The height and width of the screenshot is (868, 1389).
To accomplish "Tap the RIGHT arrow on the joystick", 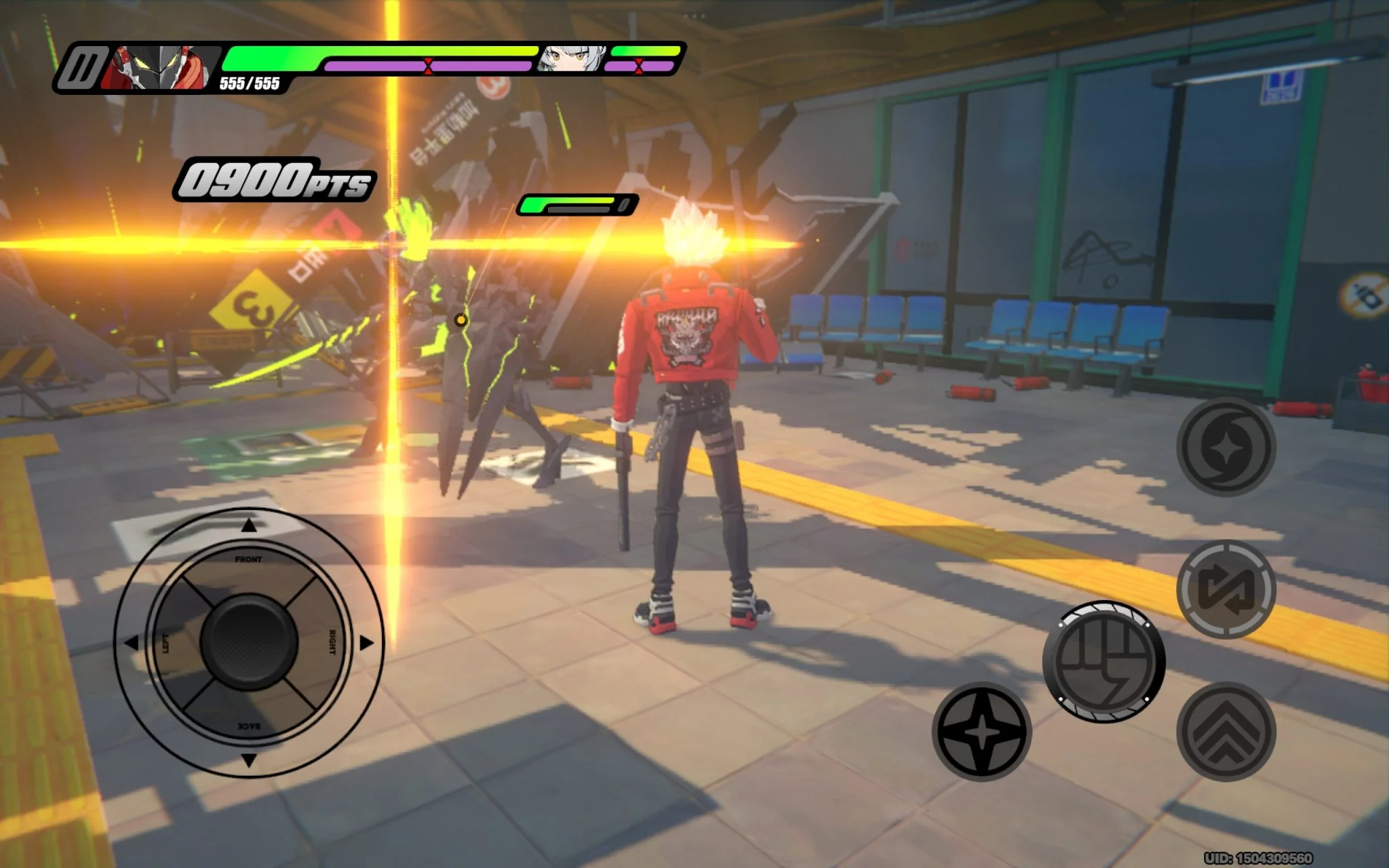I will [x=366, y=642].
